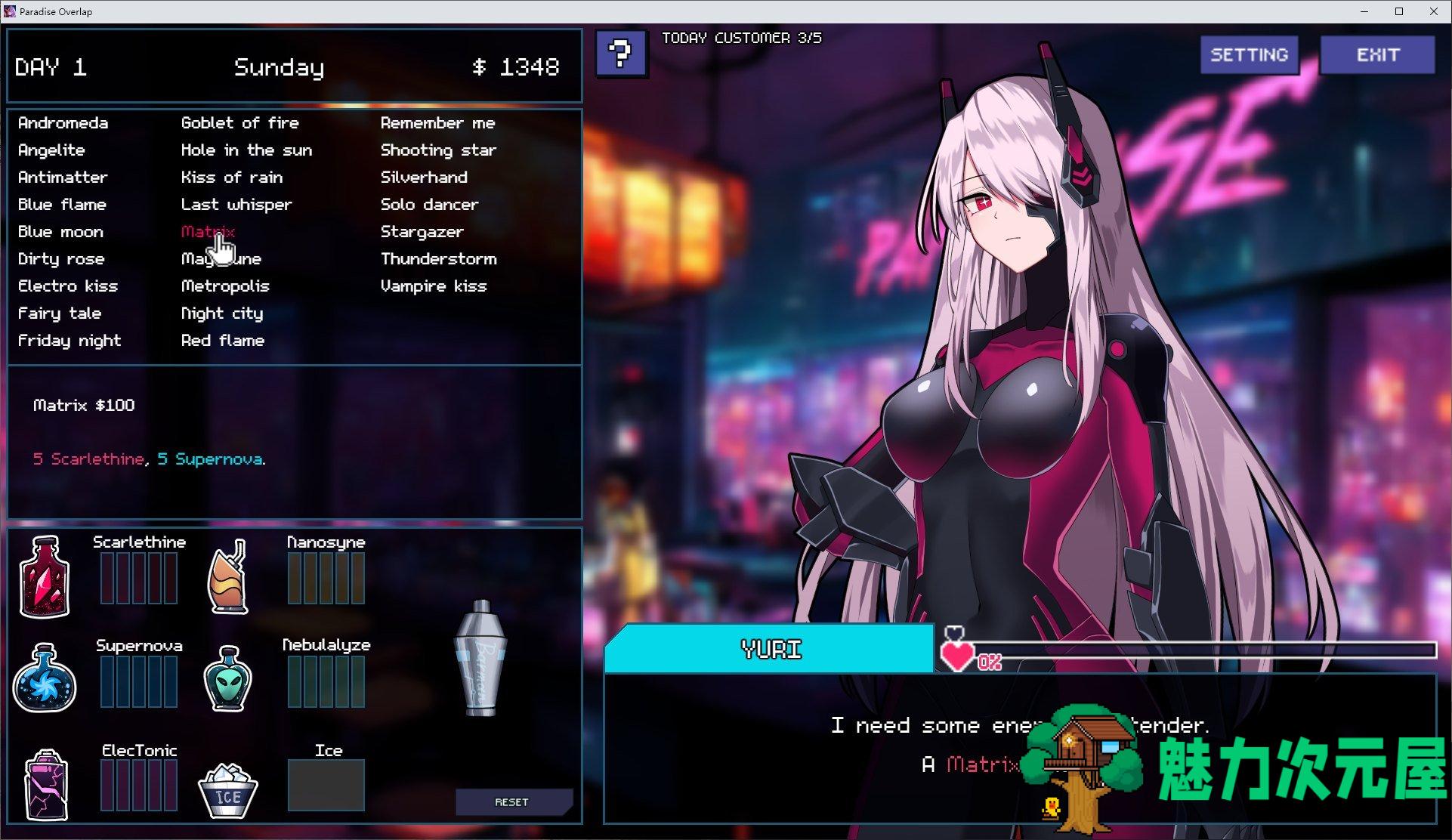This screenshot has height=840, width=1452.
Task: Choose Friday night from the list
Action: pos(69,341)
